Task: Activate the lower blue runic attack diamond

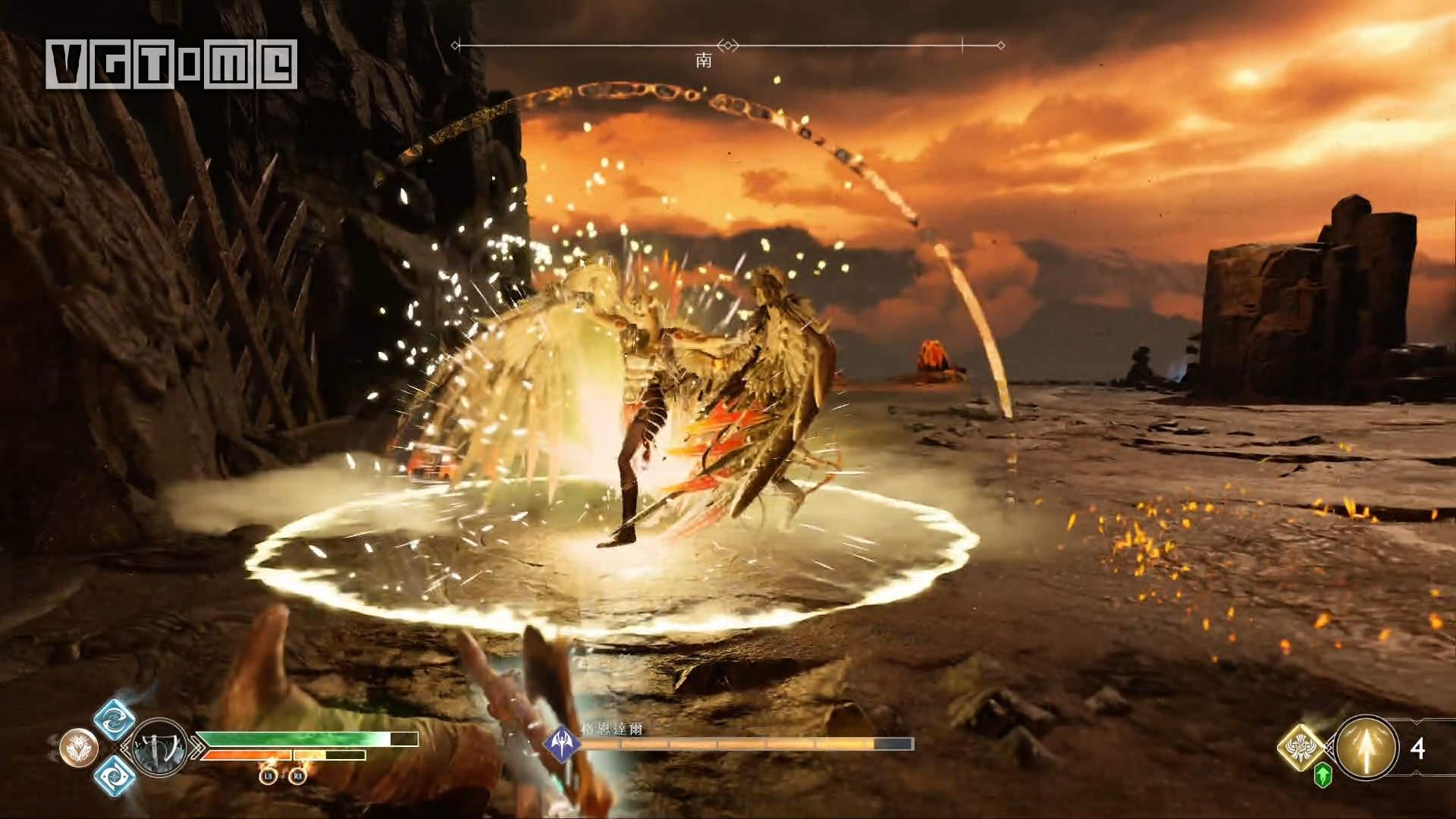Action: [x=115, y=776]
